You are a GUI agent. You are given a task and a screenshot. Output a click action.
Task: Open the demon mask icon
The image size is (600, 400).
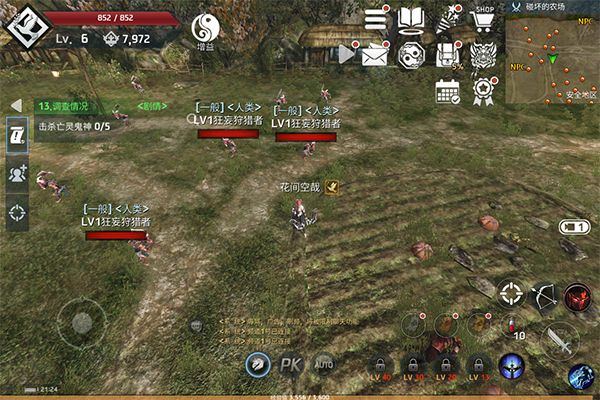coord(485,56)
